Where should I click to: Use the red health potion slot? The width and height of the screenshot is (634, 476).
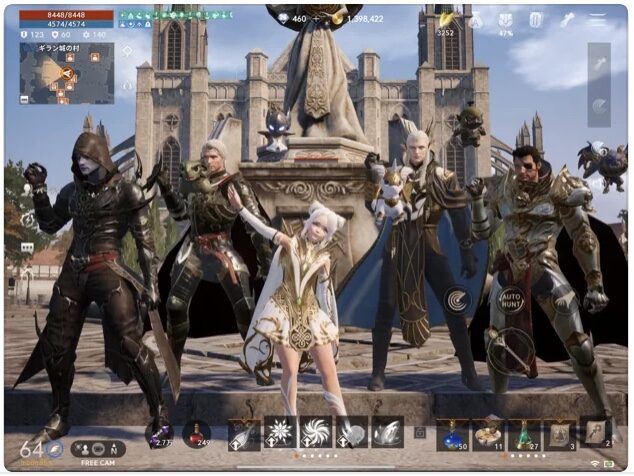coord(197,433)
